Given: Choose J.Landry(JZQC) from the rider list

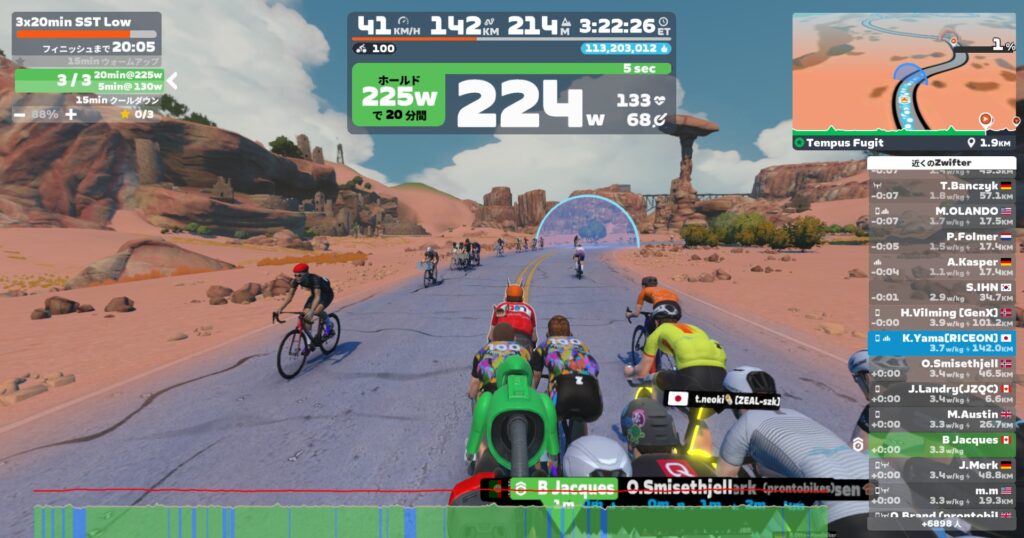Looking at the screenshot, I should (941, 394).
